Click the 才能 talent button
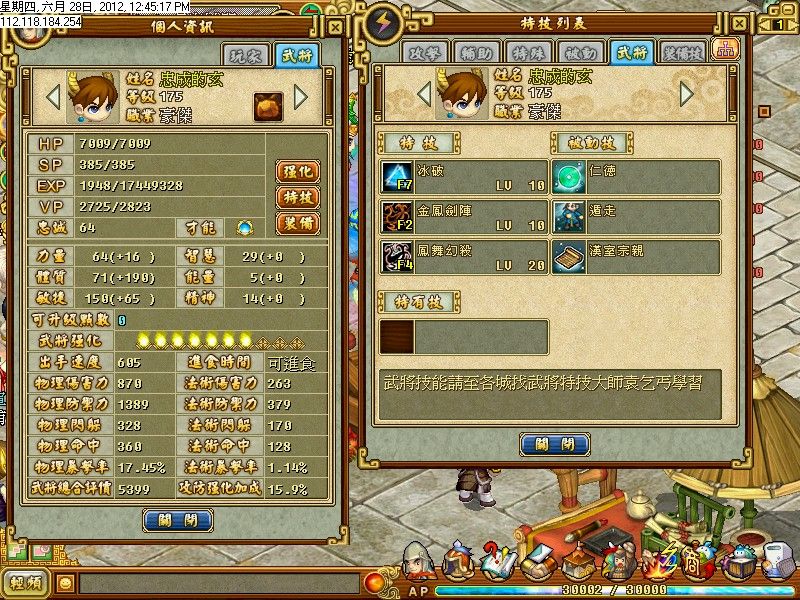The width and height of the screenshot is (800, 600). coord(244,227)
